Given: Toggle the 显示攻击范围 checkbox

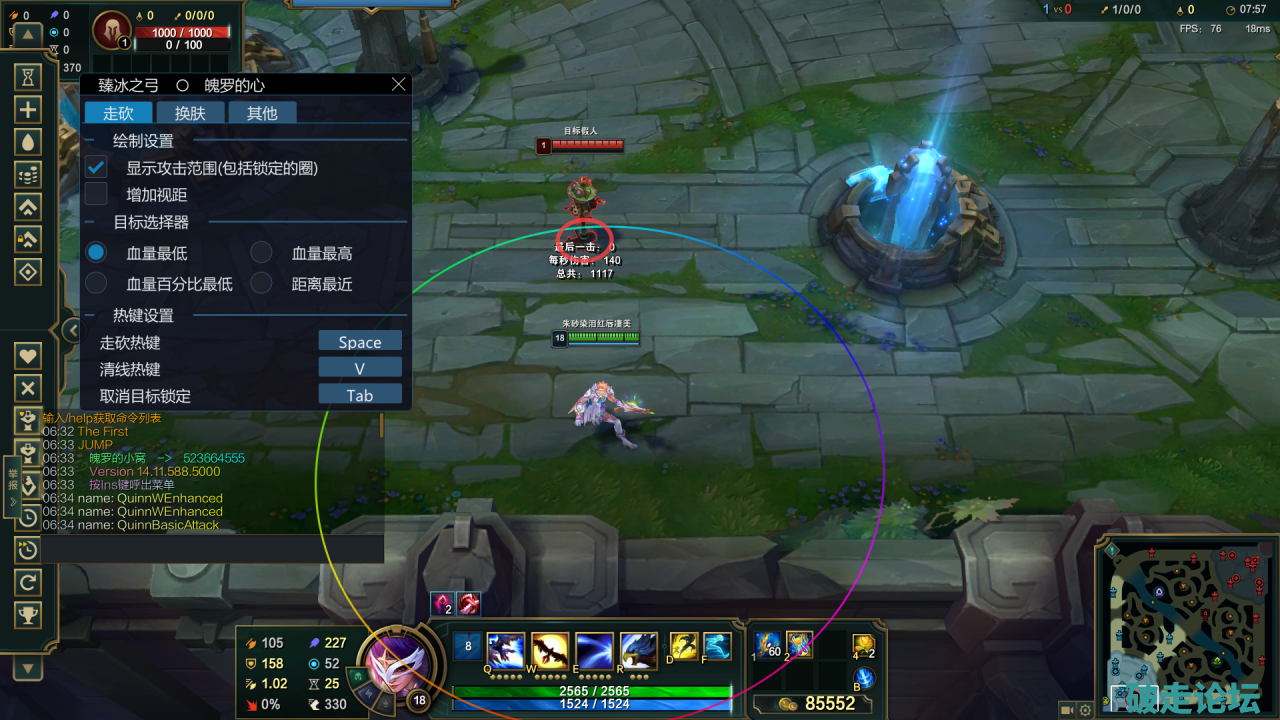Looking at the screenshot, I should pyautogui.click(x=96, y=167).
